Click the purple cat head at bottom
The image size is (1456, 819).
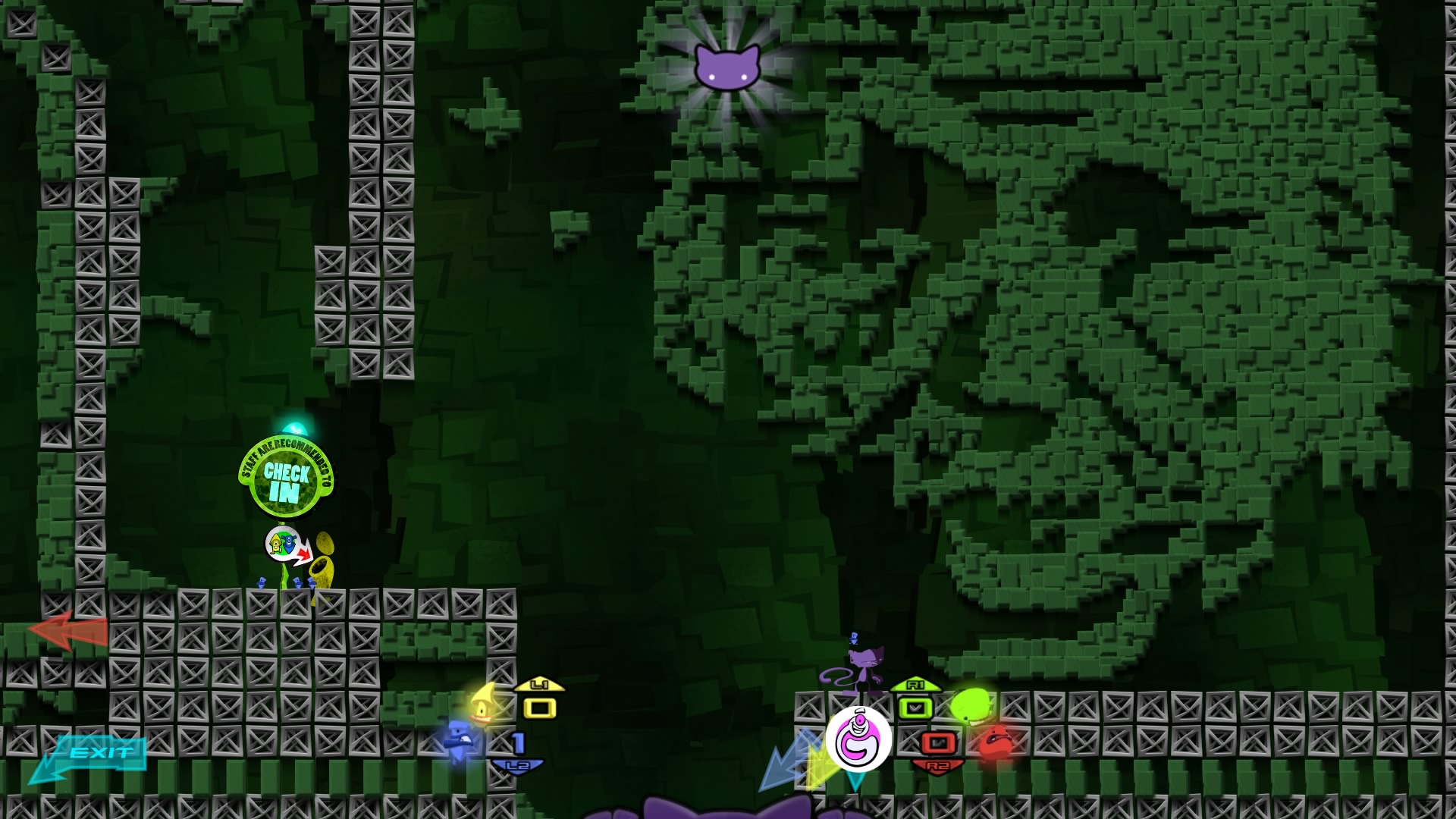point(724,807)
